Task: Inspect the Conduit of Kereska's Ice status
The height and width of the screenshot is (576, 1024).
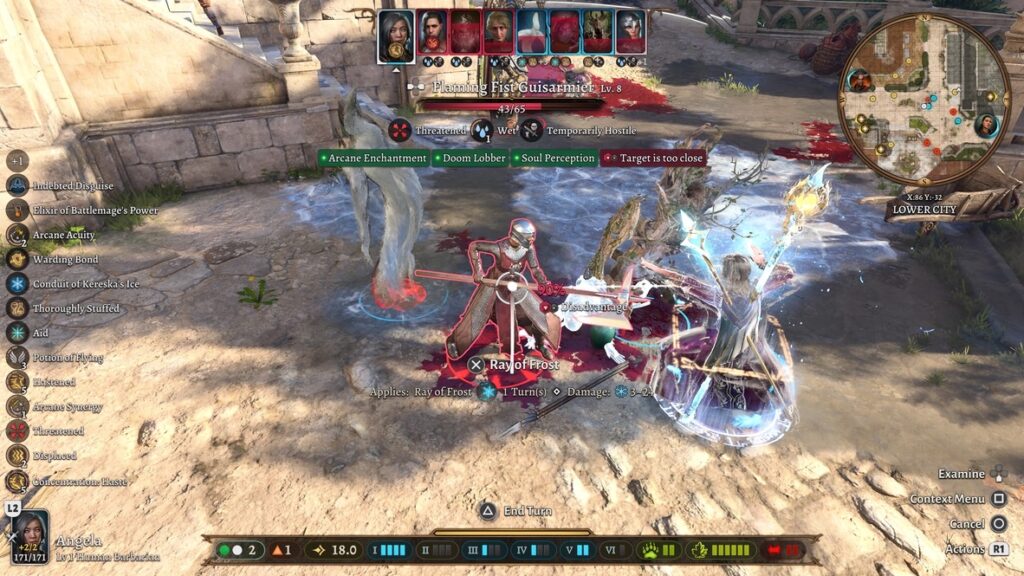Action: click(17, 284)
